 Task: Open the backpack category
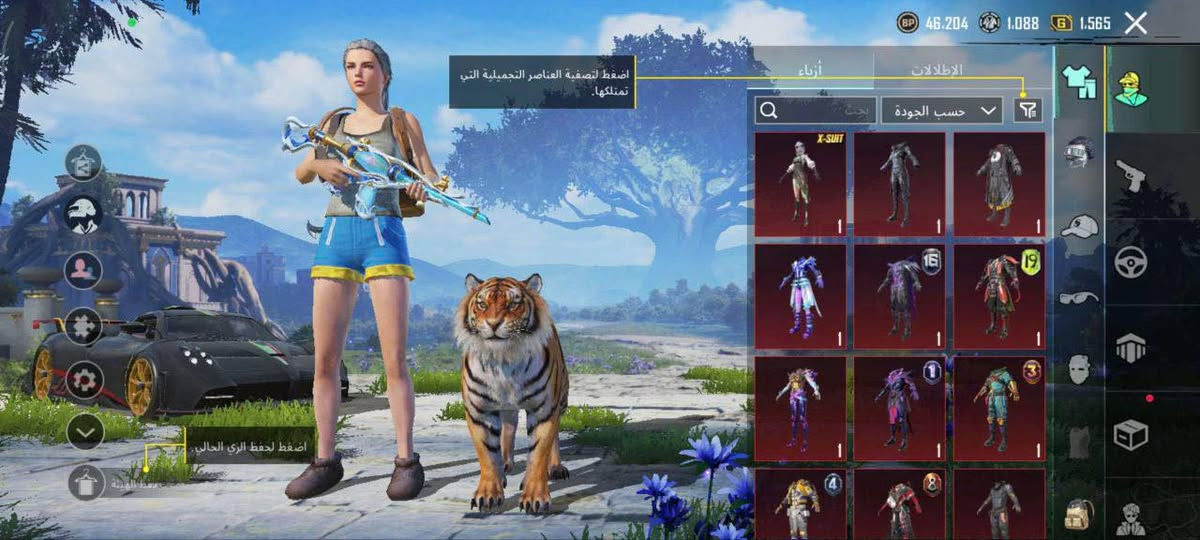(1078, 513)
